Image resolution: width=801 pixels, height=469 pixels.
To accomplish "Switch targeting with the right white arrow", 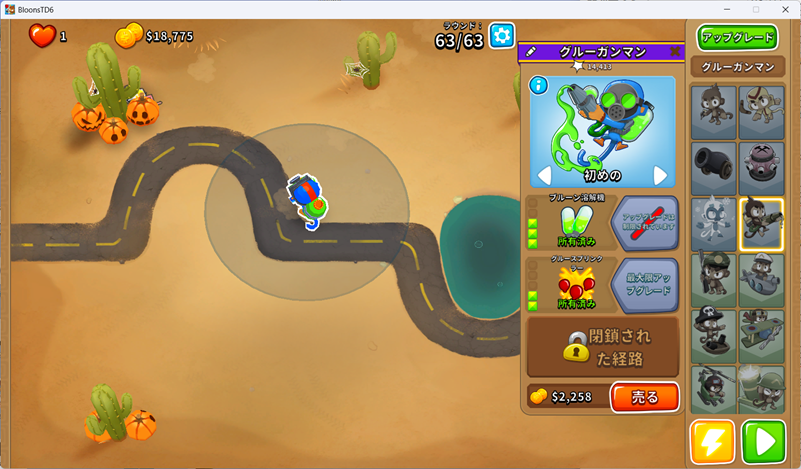I will (x=660, y=176).
